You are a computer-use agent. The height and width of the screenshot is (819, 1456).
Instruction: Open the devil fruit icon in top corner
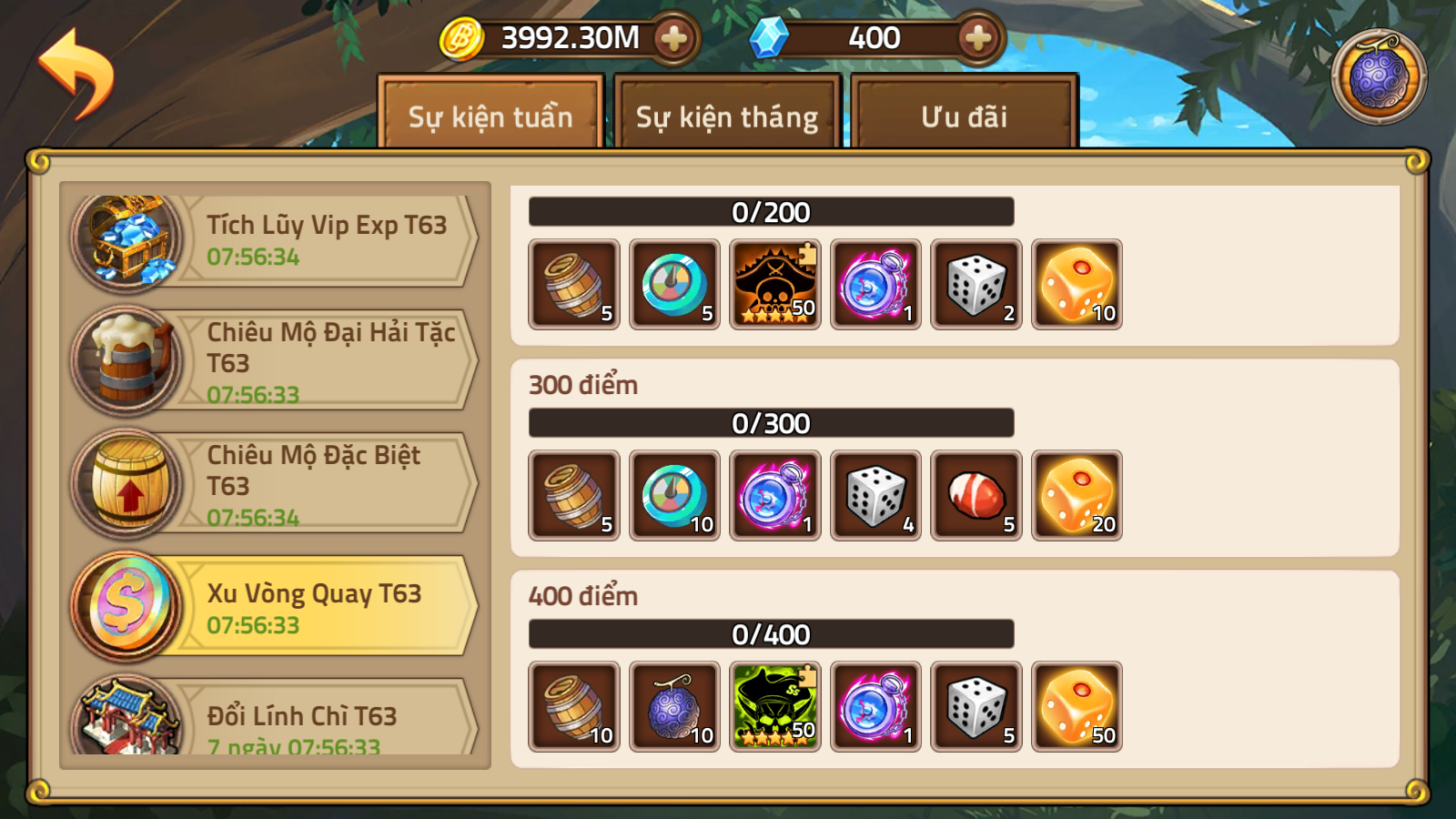pos(1379,77)
